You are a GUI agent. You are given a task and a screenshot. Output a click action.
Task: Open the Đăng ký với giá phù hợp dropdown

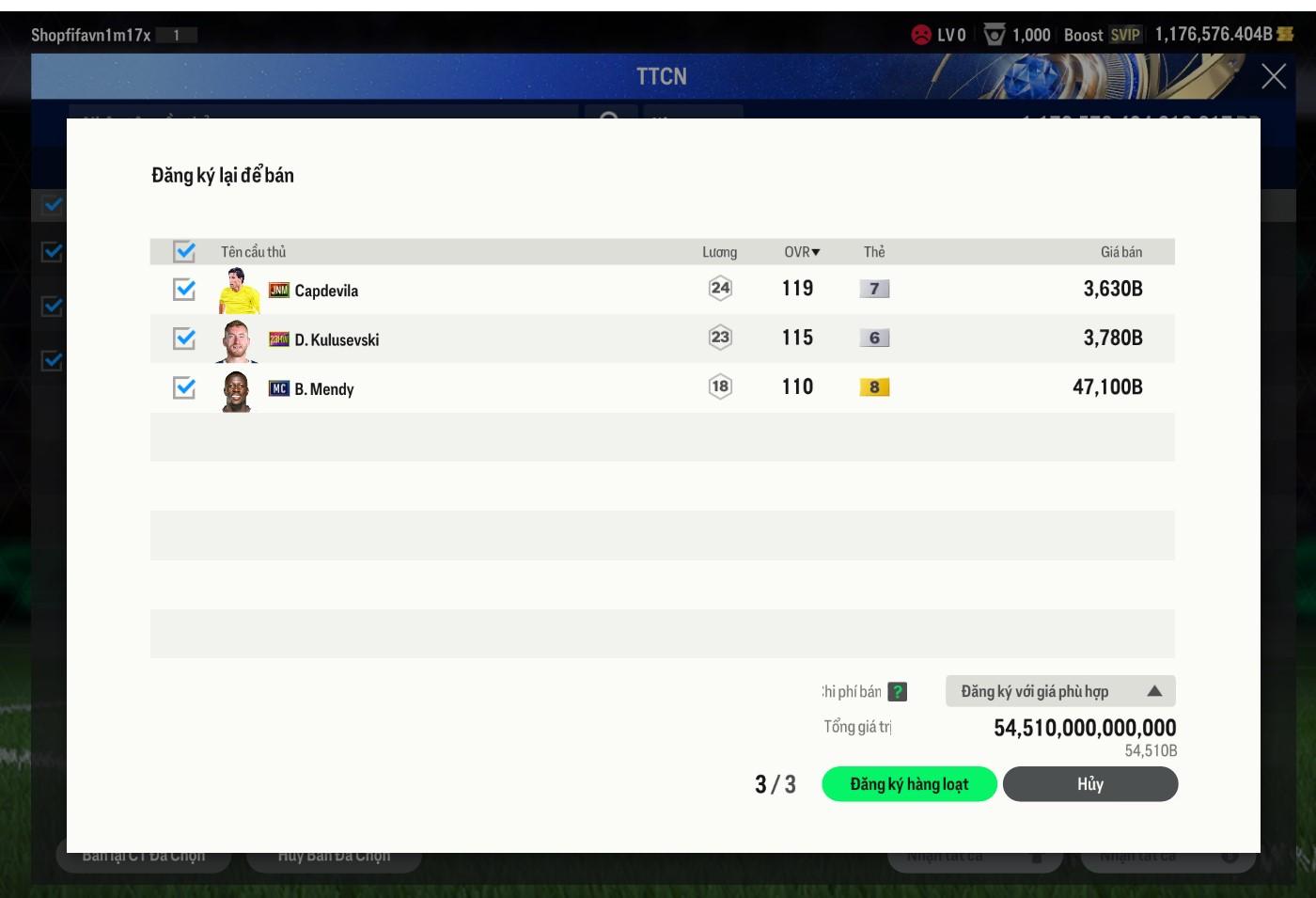point(1059,691)
